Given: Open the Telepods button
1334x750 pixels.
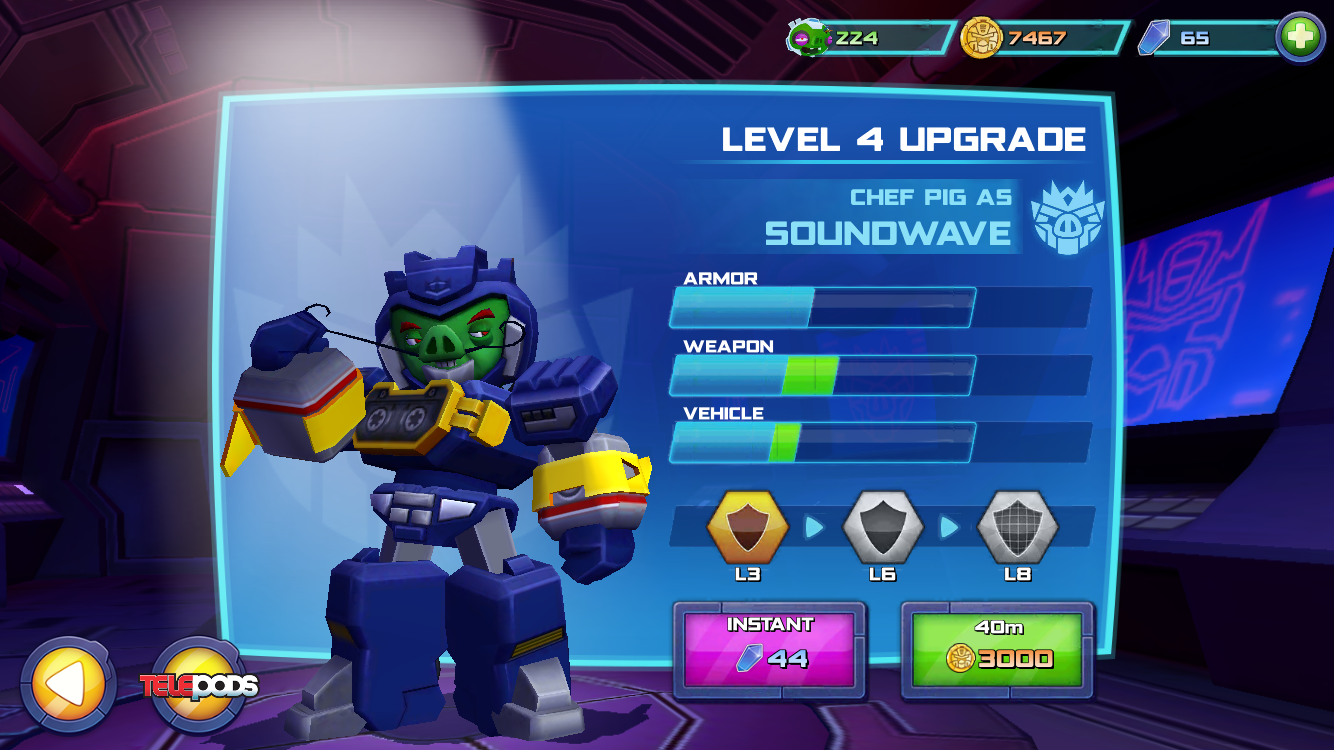Looking at the screenshot, I should tap(199, 685).
